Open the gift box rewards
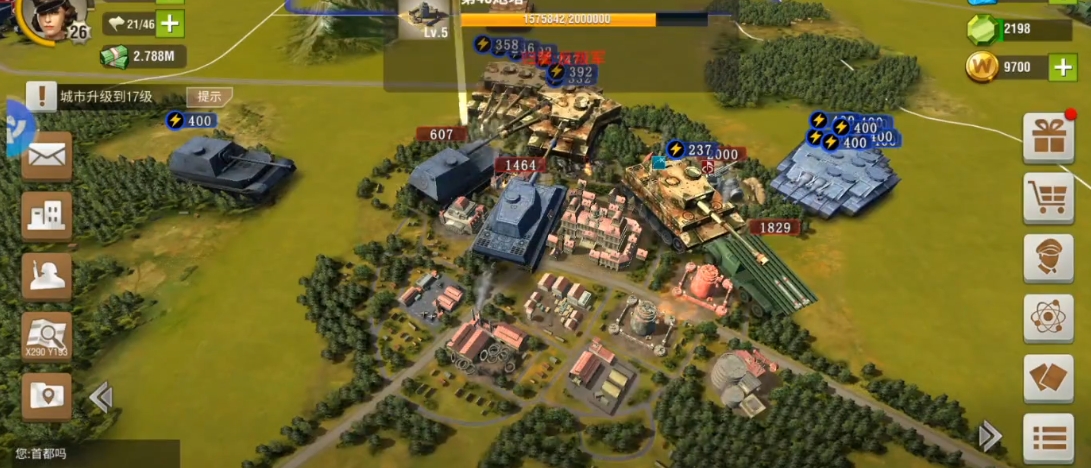Image resolution: width=1091 pixels, height=468 pixels. click(1048, 138)
